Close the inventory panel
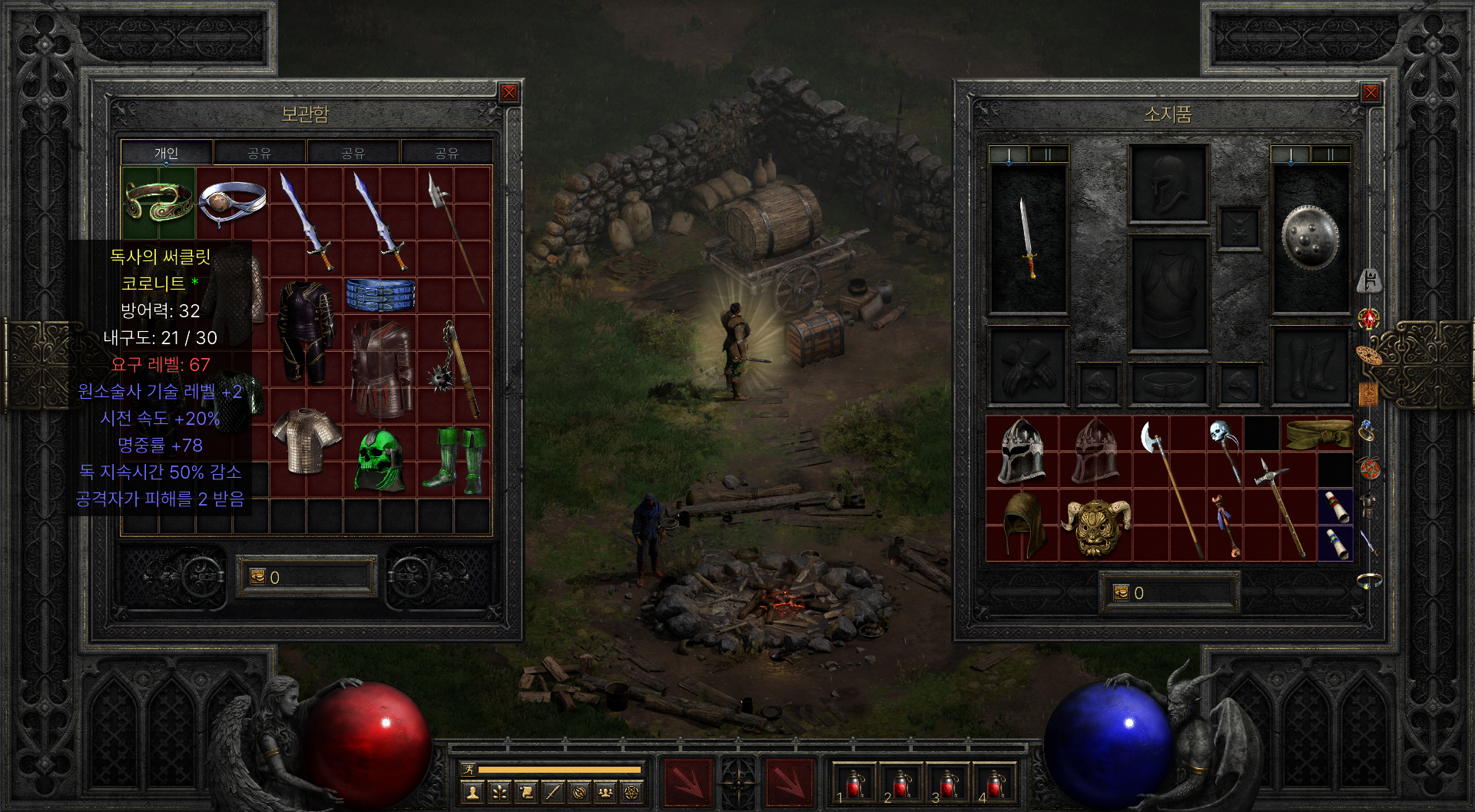This screenshot has width=1475, height=812. tap(1371, 94)
